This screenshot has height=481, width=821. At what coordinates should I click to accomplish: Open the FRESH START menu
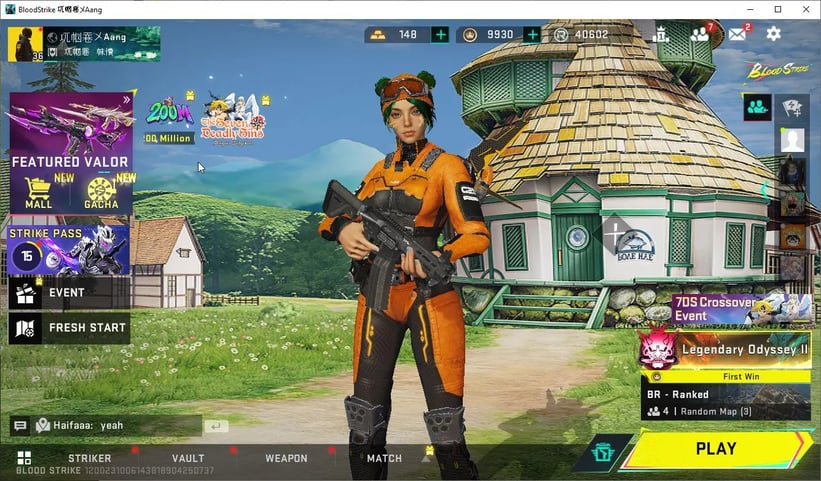(x=69, y=327)
